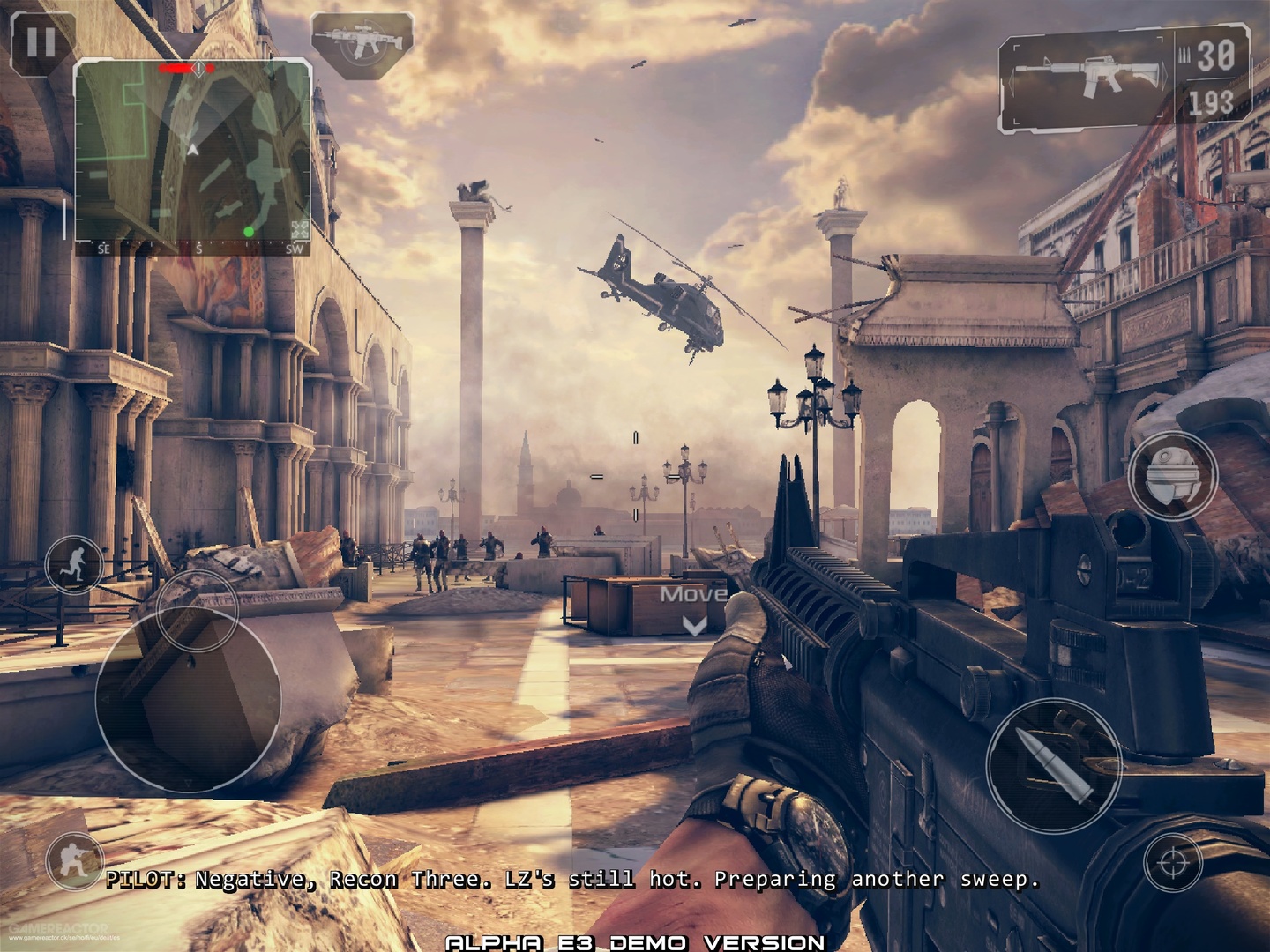Aim down sights with the crosshair button
Image resolution: width=1270 pixels, height=952 pixels.
tap(1174, 861)
